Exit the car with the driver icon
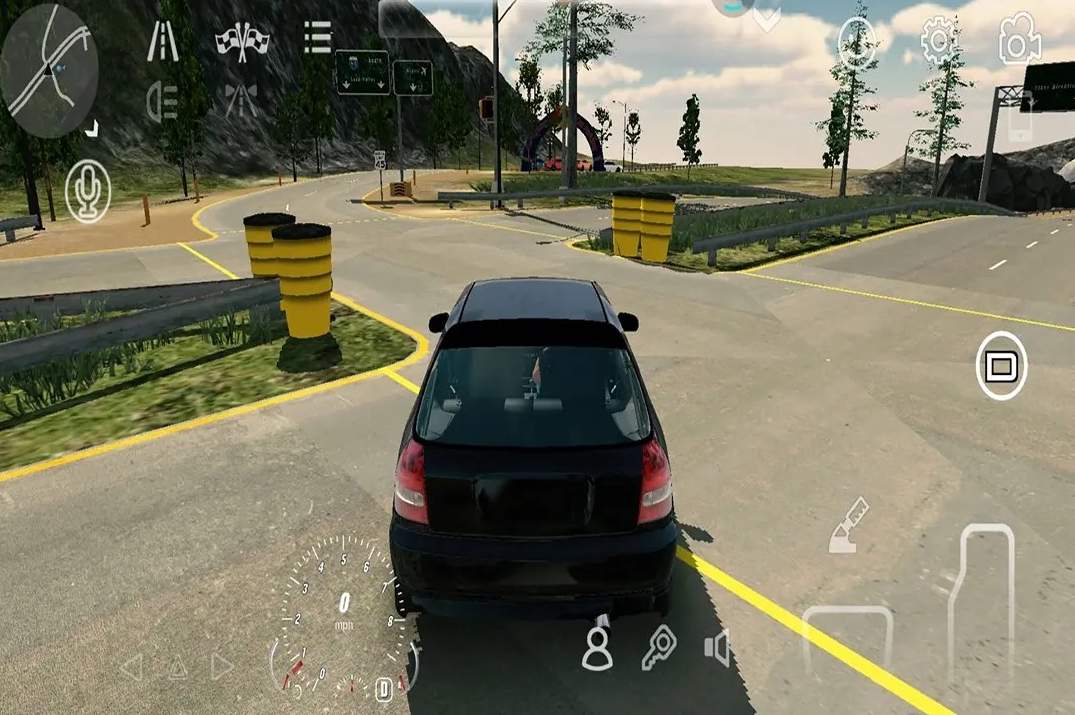The image size is (1075, 715). coord(598,646)
